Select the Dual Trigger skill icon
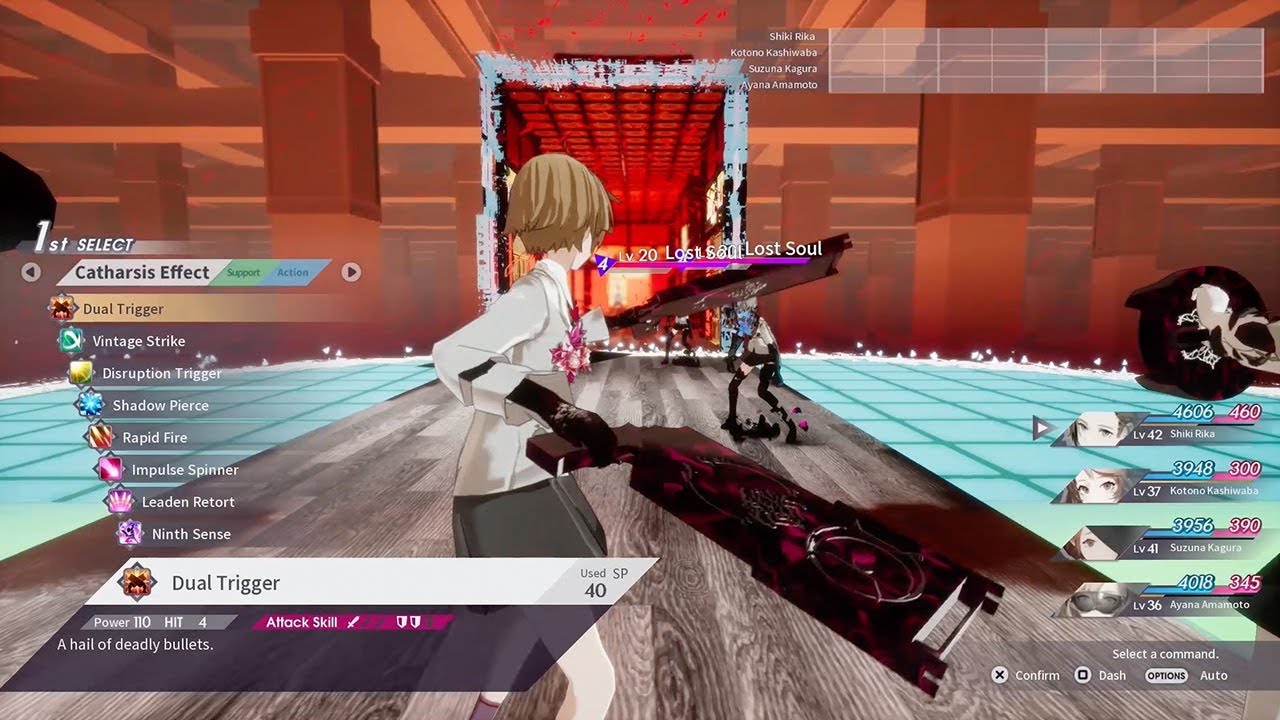This screenshot has width=1280, height=720. (60, 309)
